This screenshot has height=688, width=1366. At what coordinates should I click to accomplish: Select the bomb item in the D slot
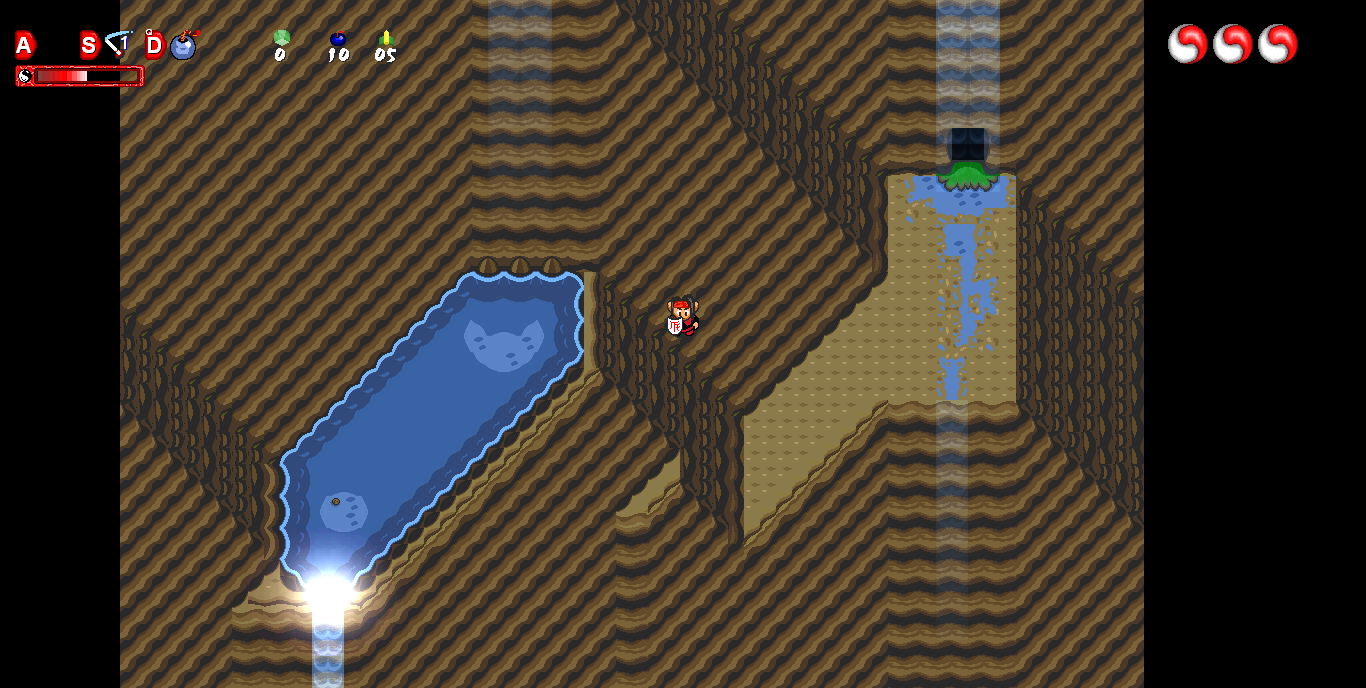[183, 45]
